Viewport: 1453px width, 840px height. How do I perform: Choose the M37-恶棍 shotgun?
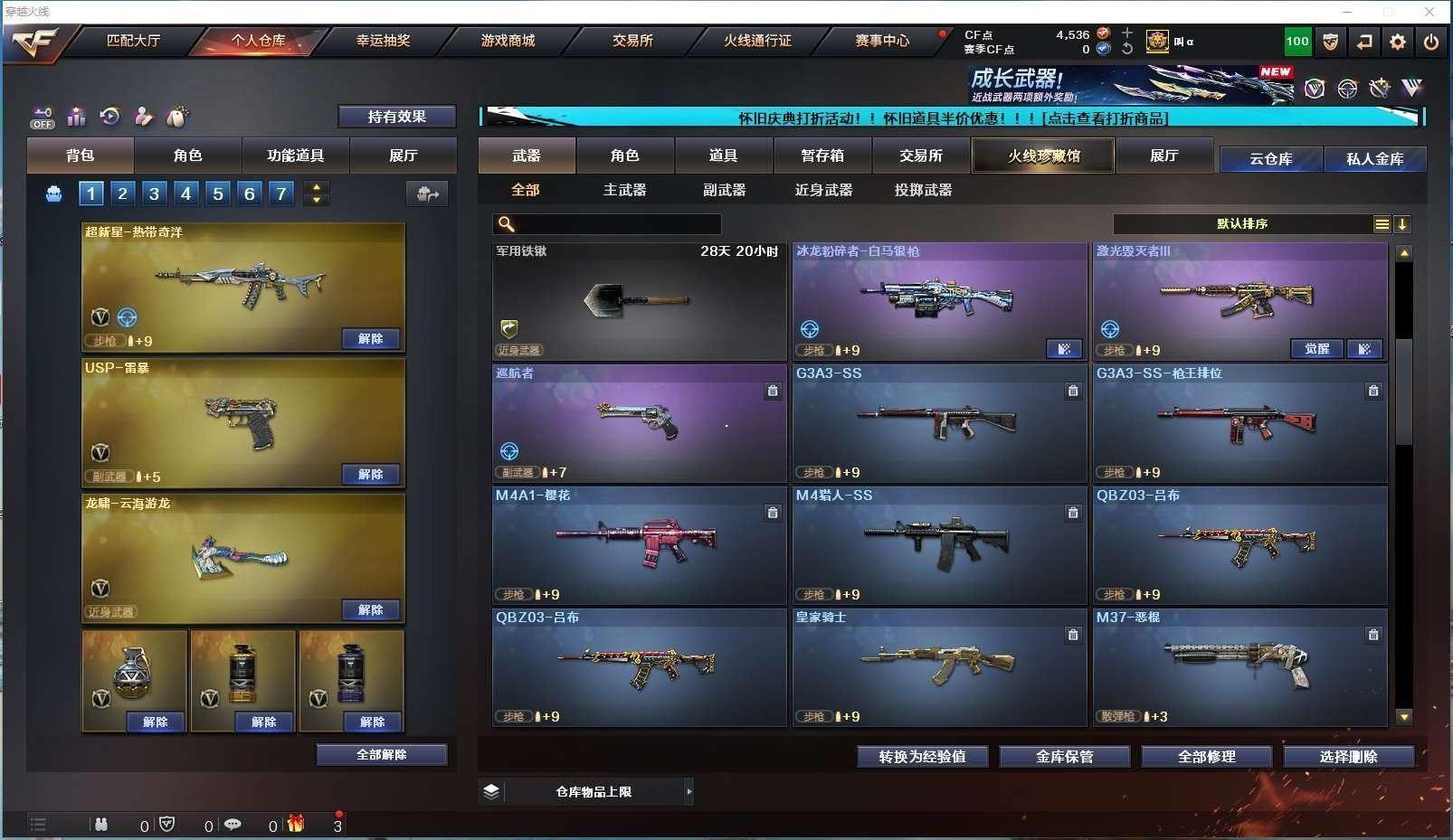click(1239, 667)
